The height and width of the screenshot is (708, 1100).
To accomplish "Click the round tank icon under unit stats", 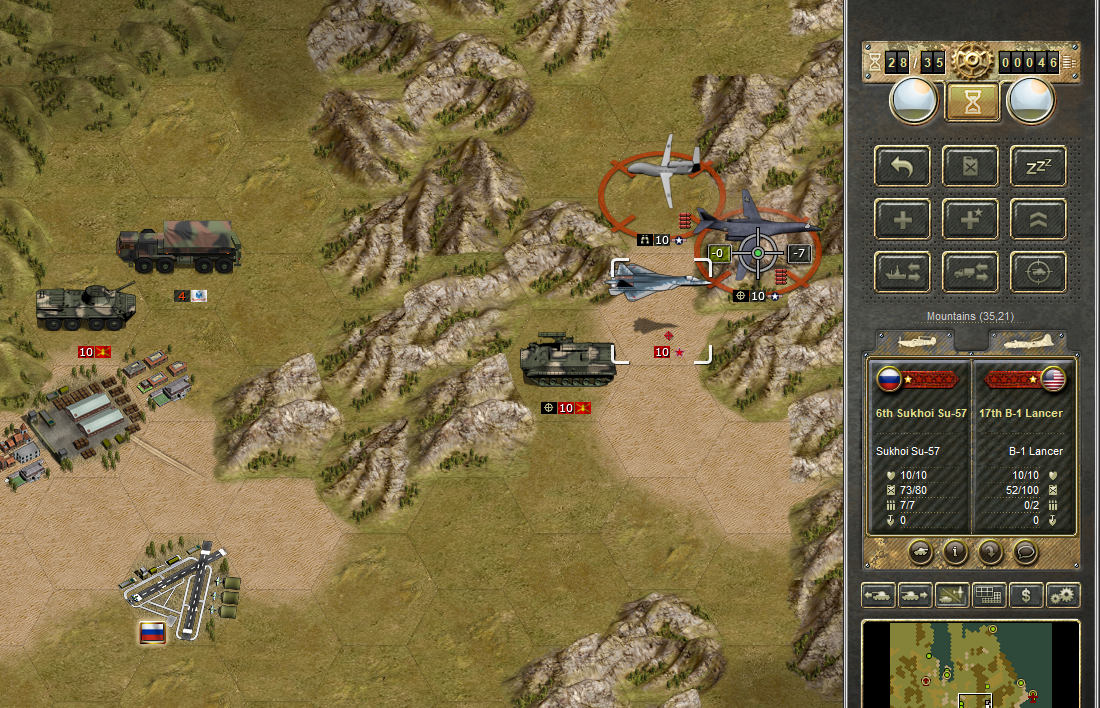I will [922, 552].
